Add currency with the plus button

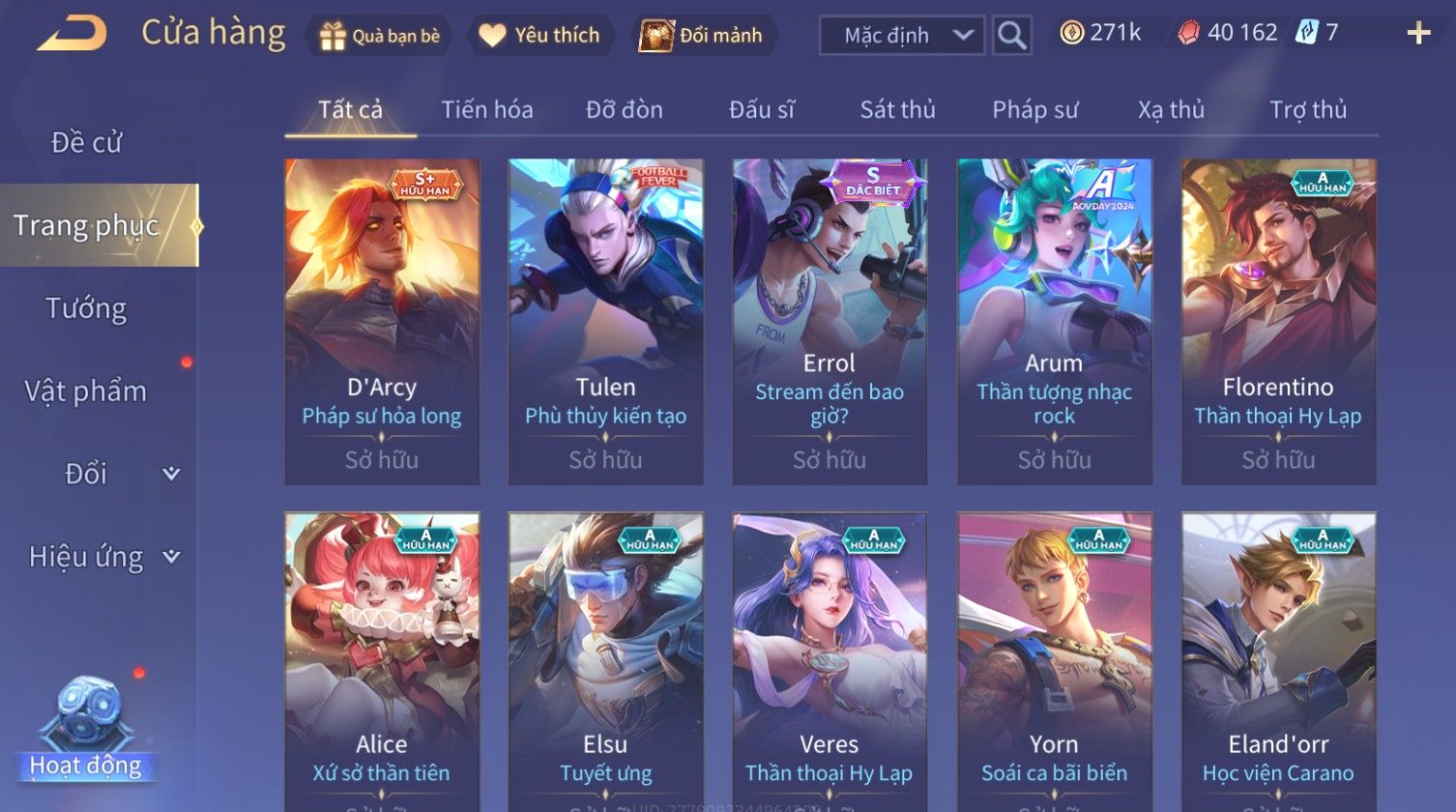tap(1418, 34)
